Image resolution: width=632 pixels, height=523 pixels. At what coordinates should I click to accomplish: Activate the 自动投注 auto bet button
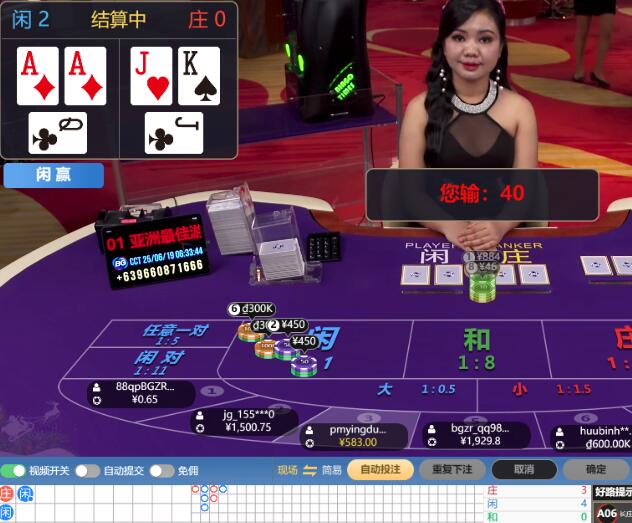tap(380, 469)
